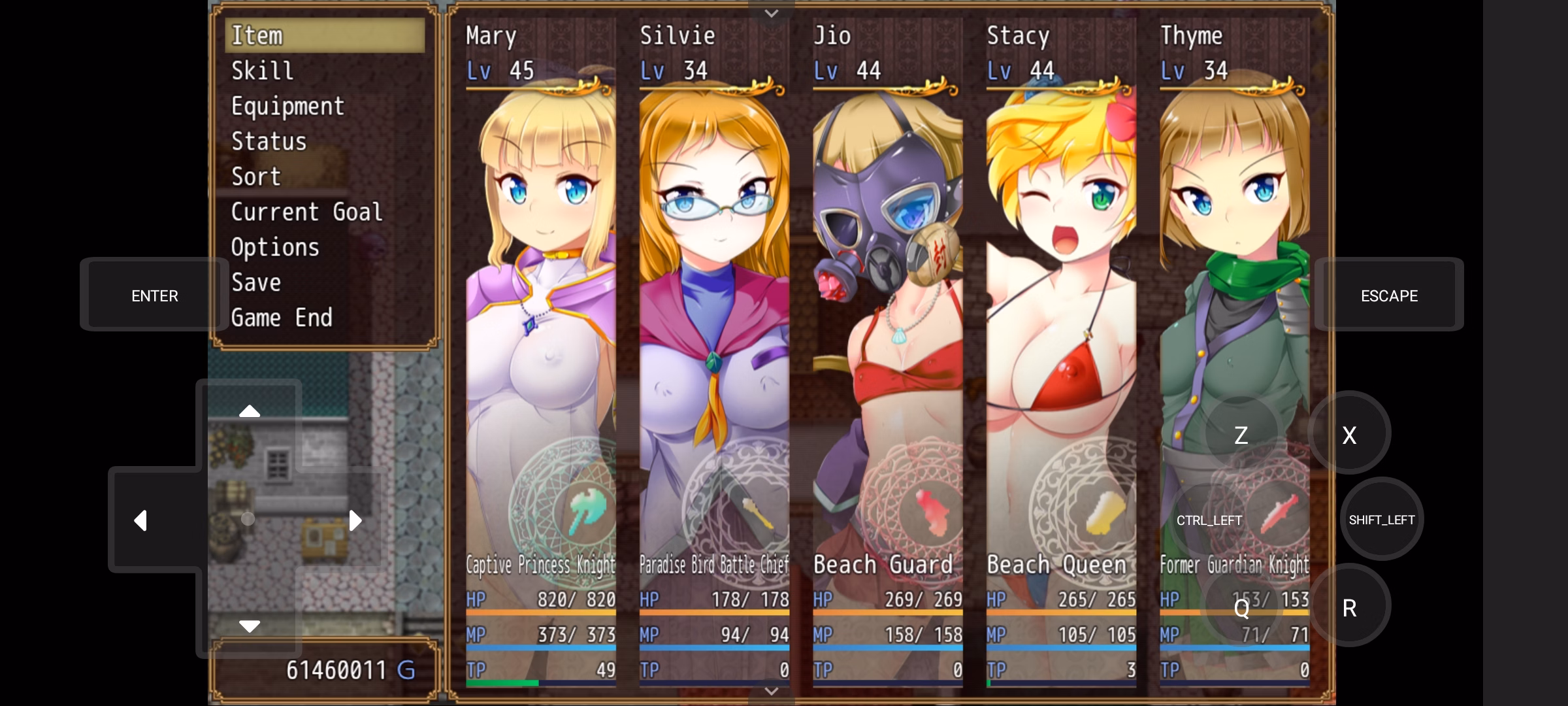Screen dimensions: 1568x706
Task: Tap the on-screen ENTER button
Action: point(155,295)
